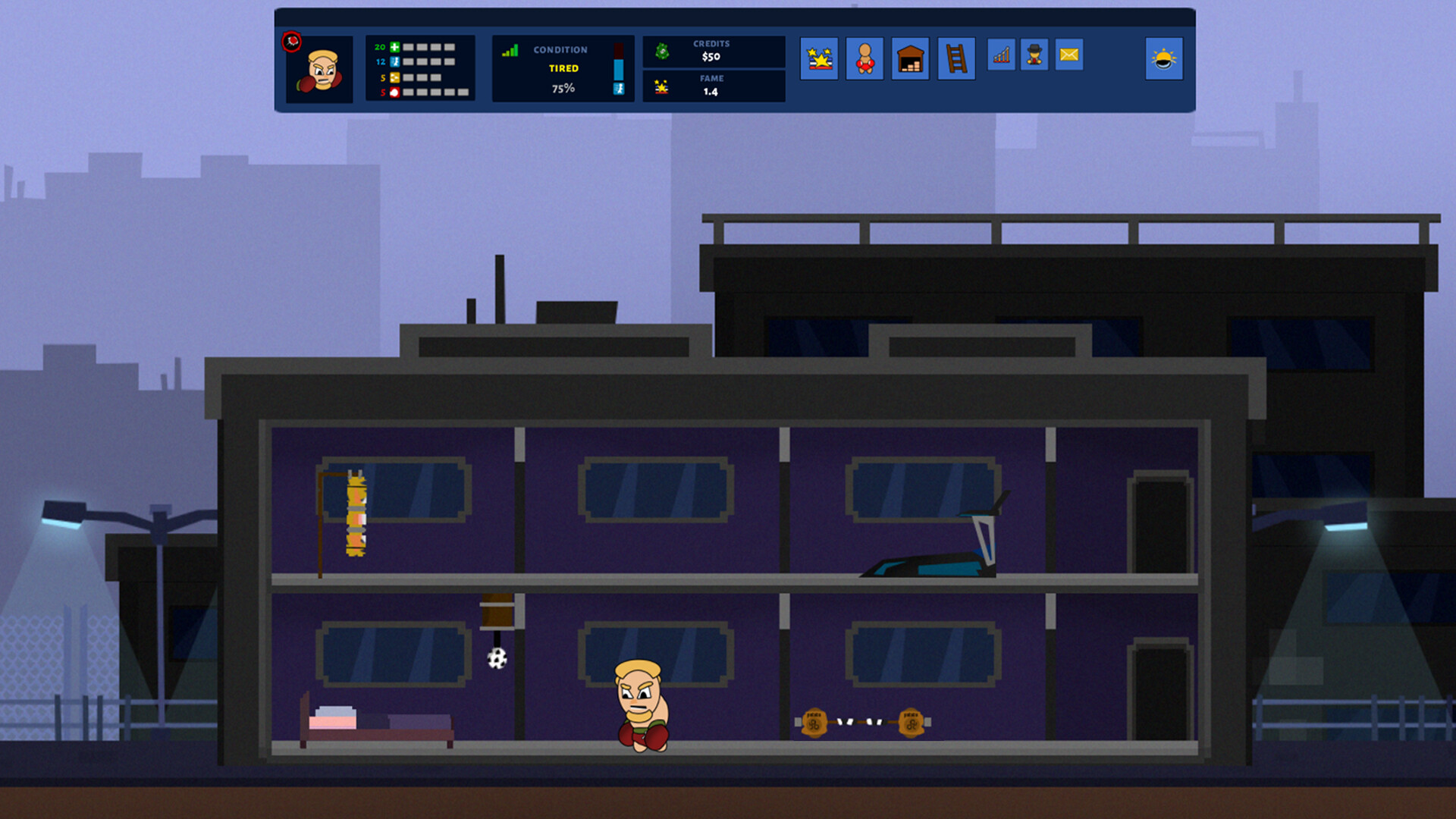Click the red boxing glove emblem on the portrait
The height and width of the screenshot is (819, 1456).
point(292,42)
